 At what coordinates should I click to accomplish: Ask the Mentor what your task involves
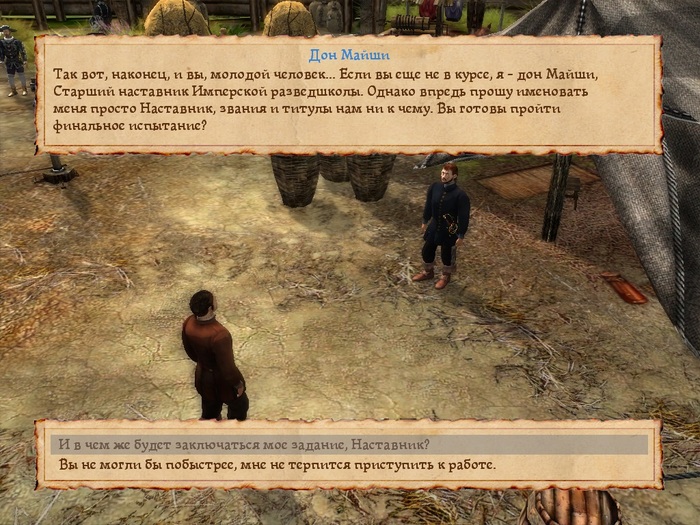244,445
